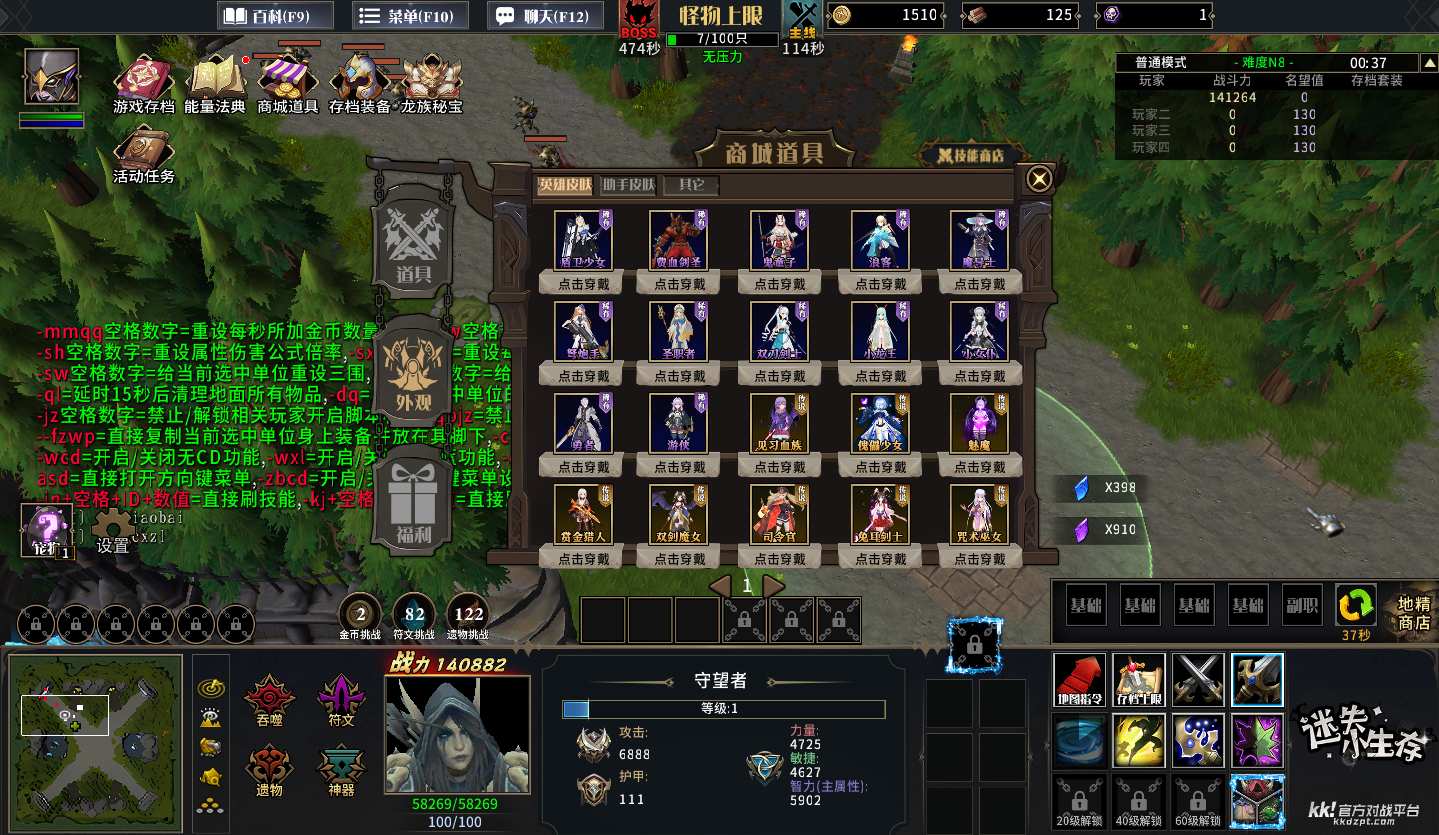Choose the 赏金猎人 skin portrait

583,514
